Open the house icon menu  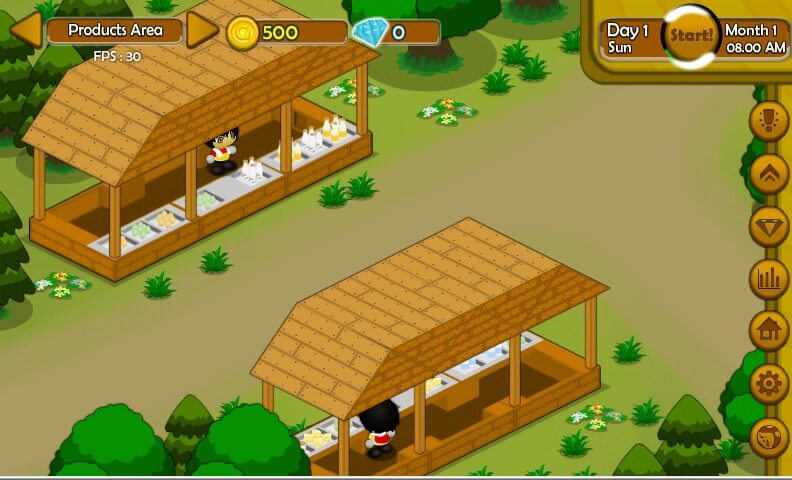pos(768,330)
